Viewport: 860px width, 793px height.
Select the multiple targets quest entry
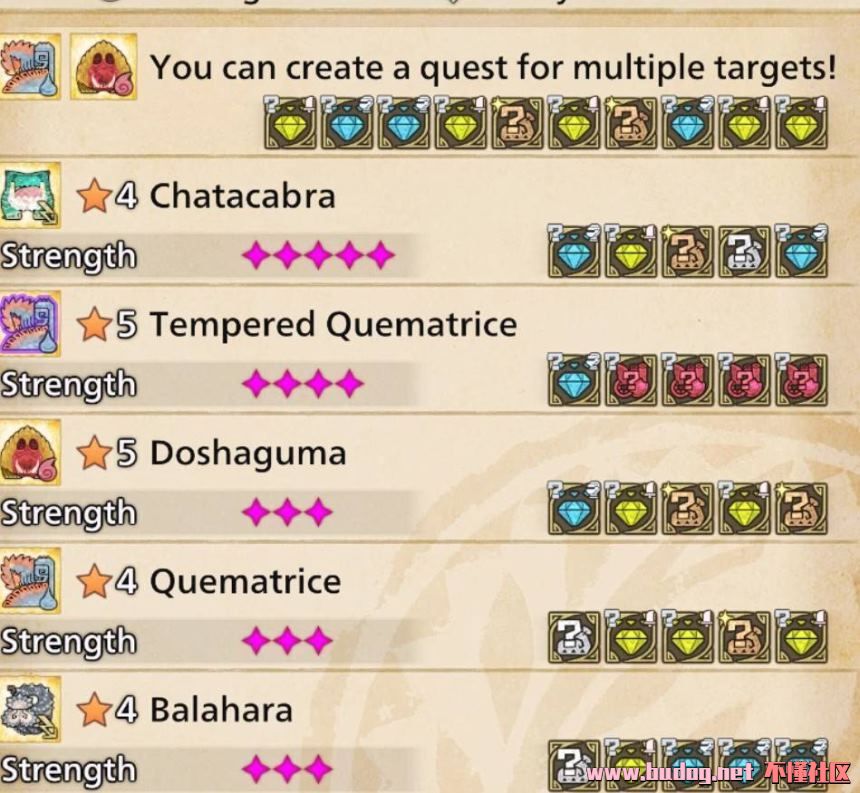492,68
